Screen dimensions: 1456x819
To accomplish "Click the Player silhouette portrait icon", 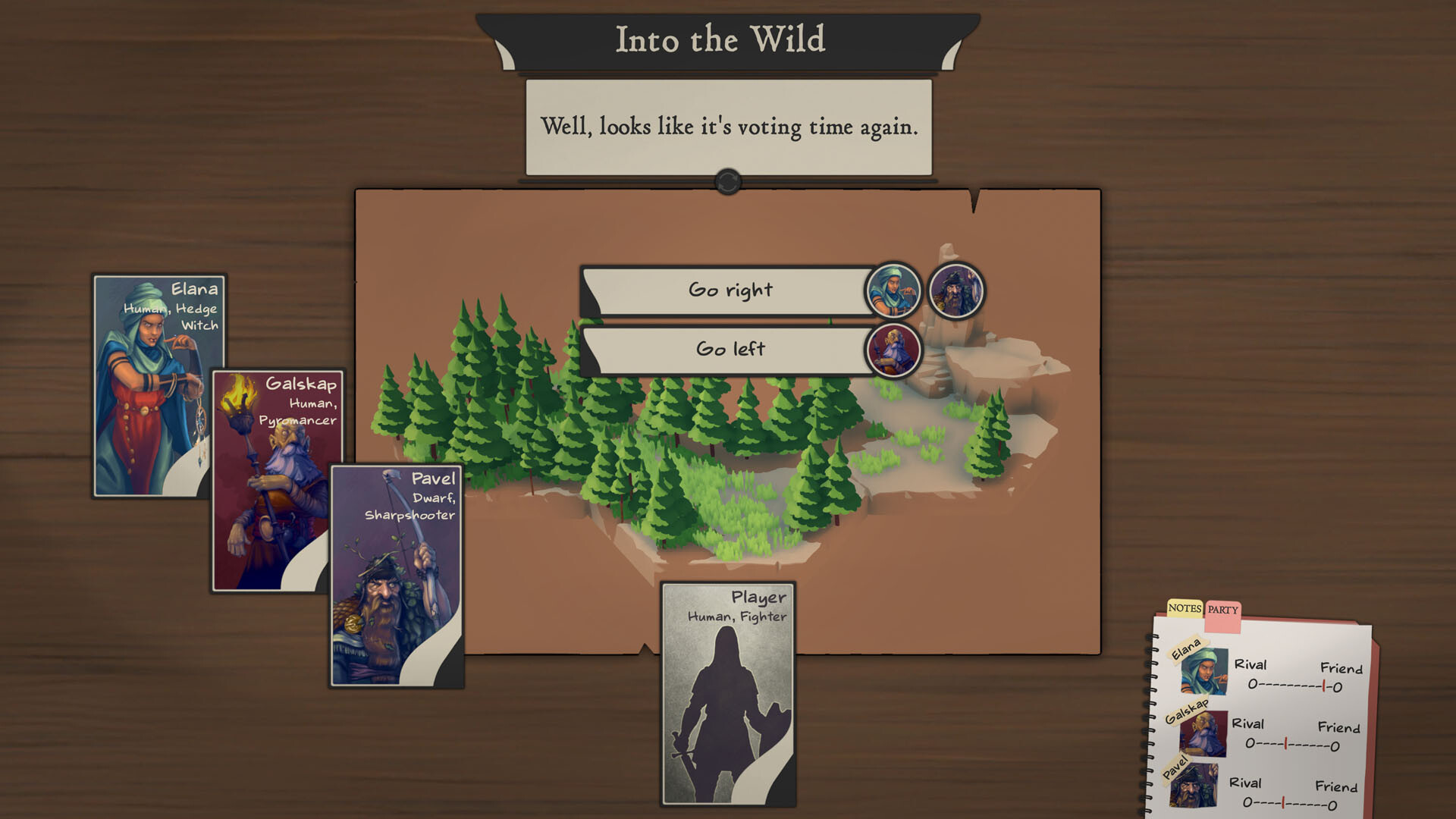I will pos(726,713).
